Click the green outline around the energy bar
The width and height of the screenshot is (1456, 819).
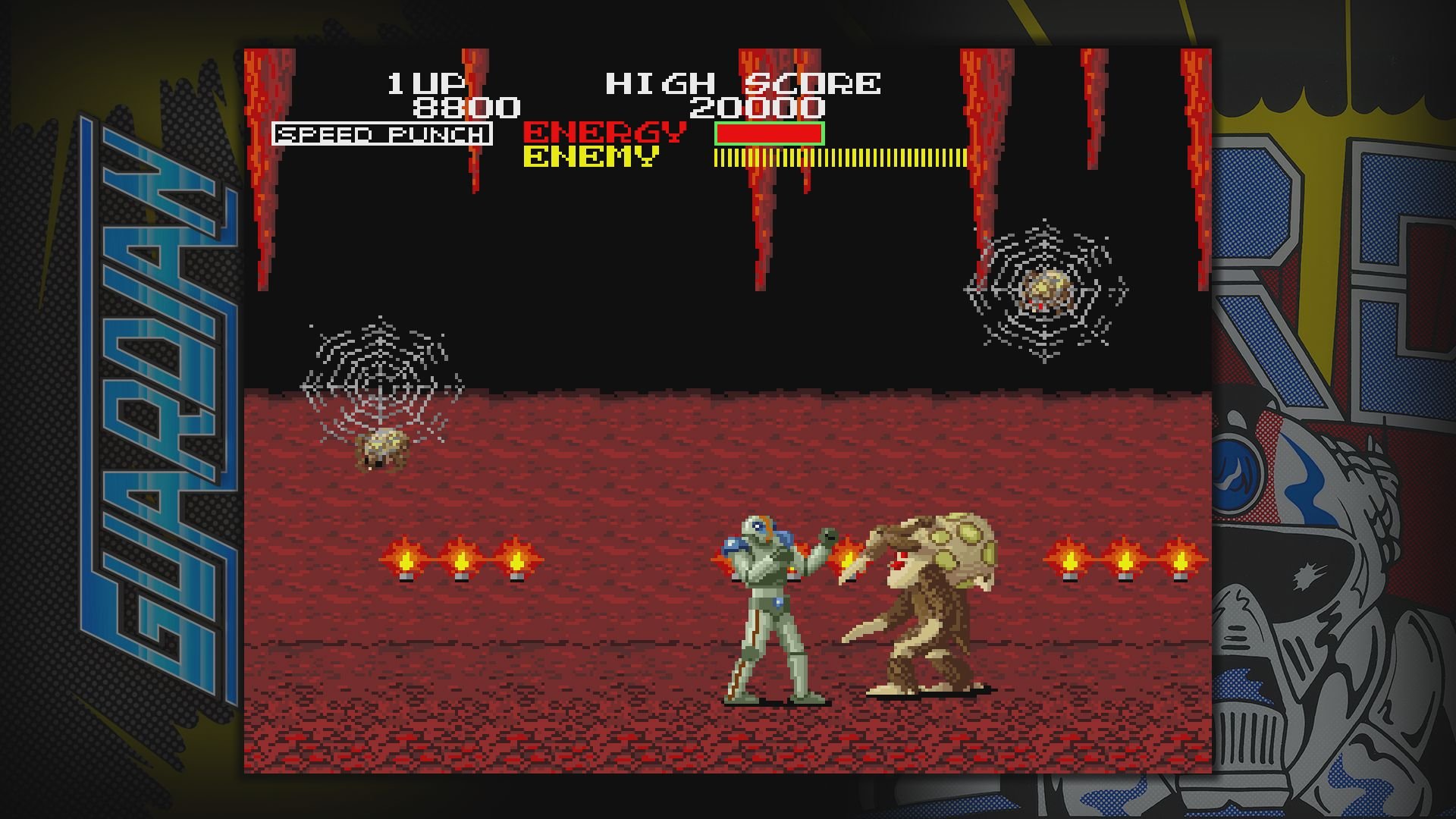pyautogui.click(x=768, y=133)
